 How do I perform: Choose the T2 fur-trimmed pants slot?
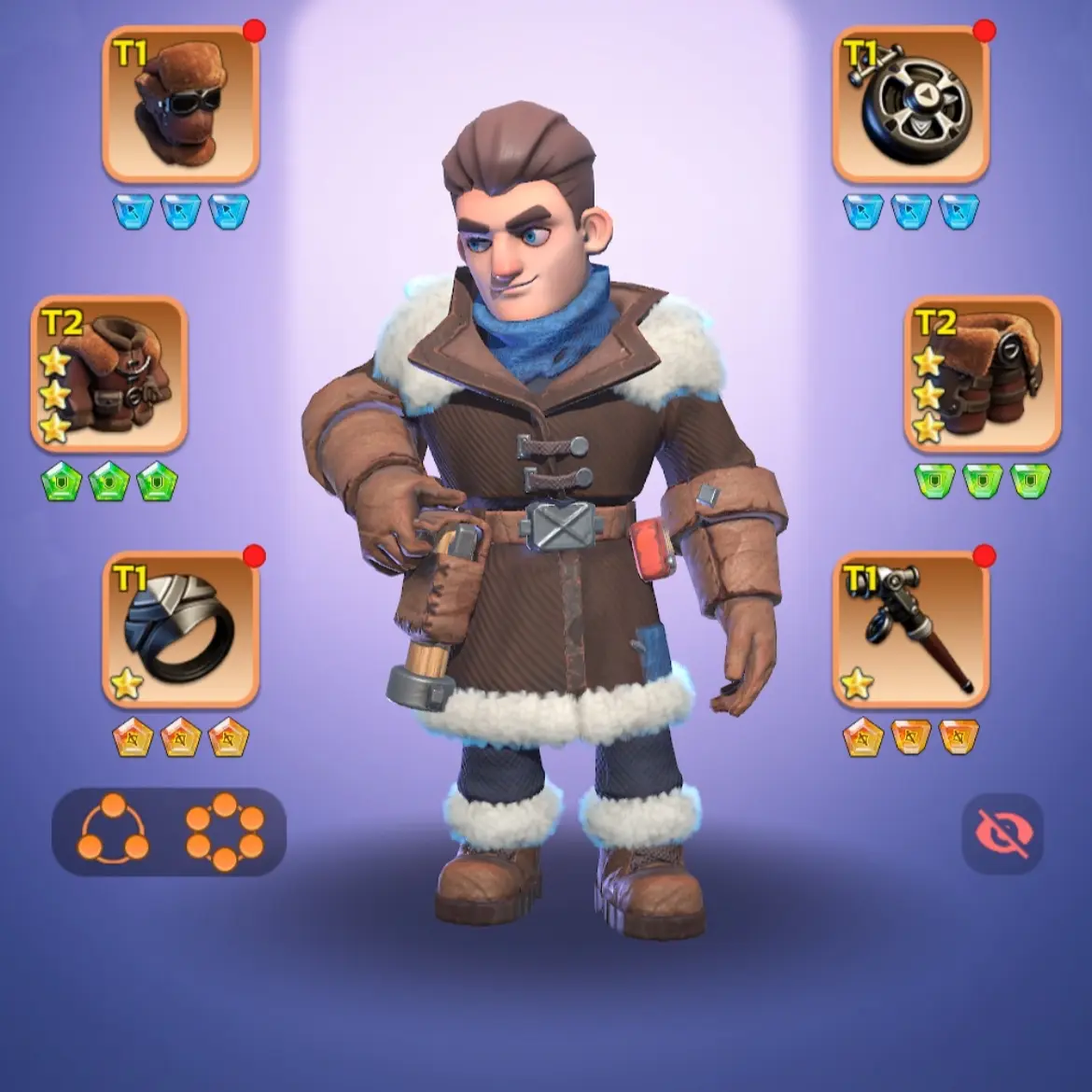pyautogui.click(x=982, y=373)
